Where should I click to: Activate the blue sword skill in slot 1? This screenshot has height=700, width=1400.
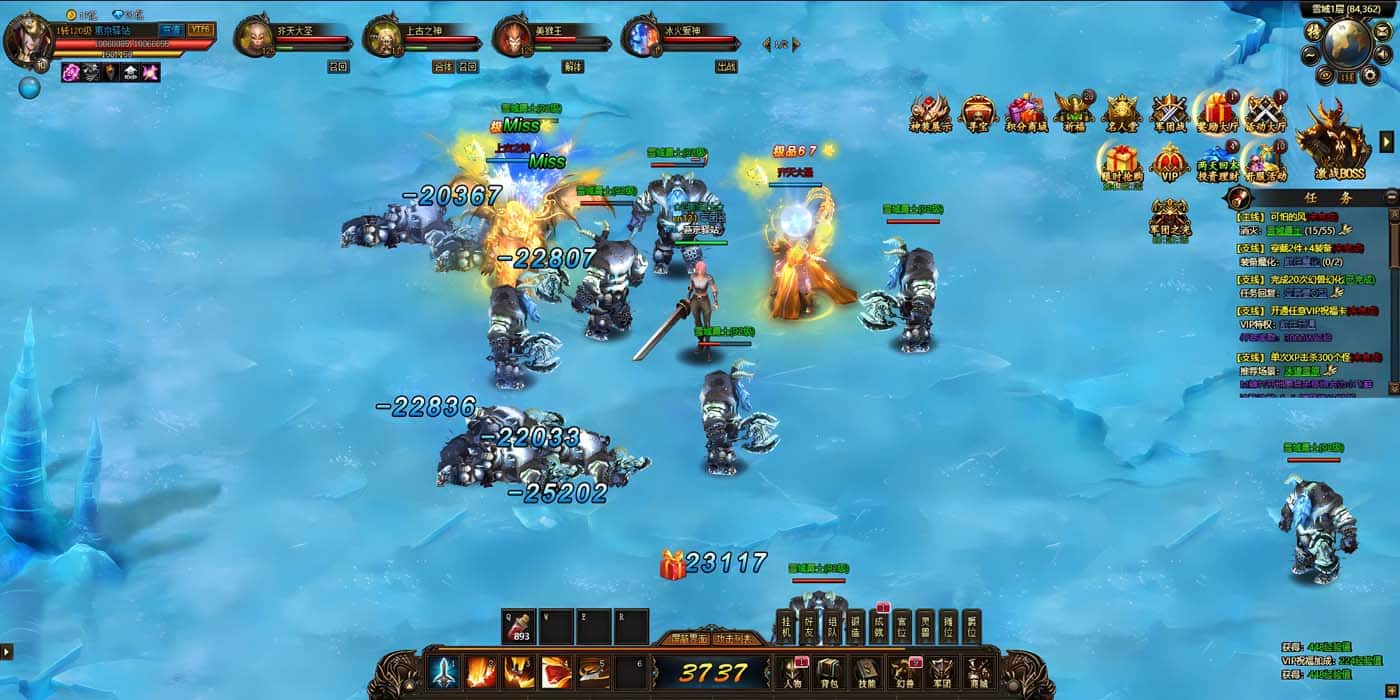click(444, 672)
